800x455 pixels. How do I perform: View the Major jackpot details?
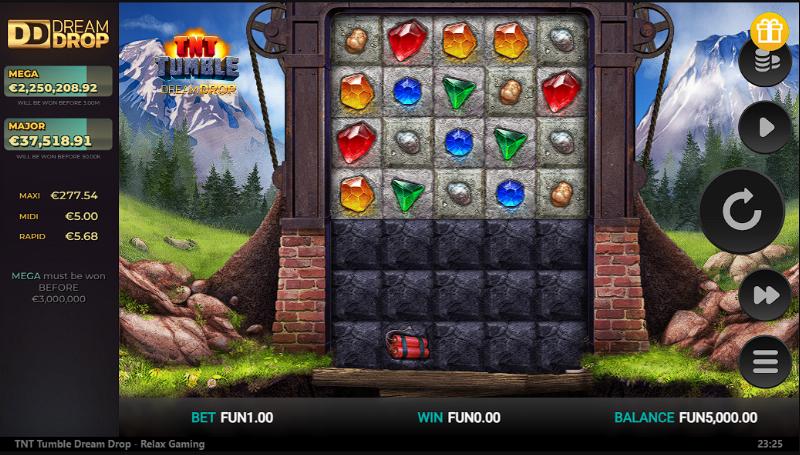tap(58, 135)
